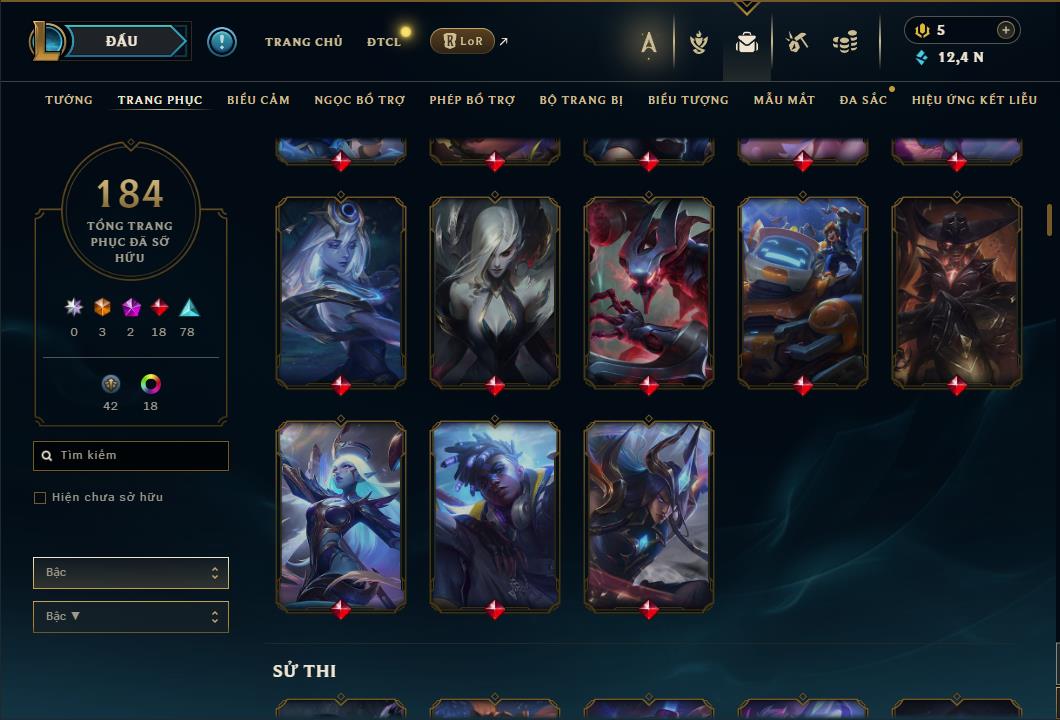
Task: Select the white-haired woman in black skin card
Action: (x=495, y=290)
